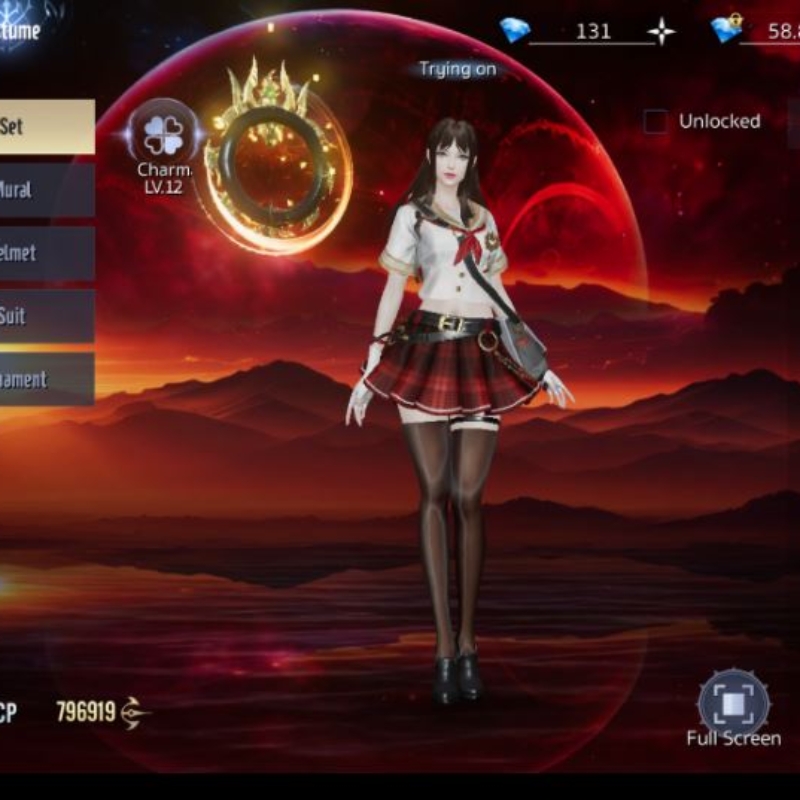Toggle the Unlocked checkbox filter
800x800 pixels.
click(x=655, y=122)
